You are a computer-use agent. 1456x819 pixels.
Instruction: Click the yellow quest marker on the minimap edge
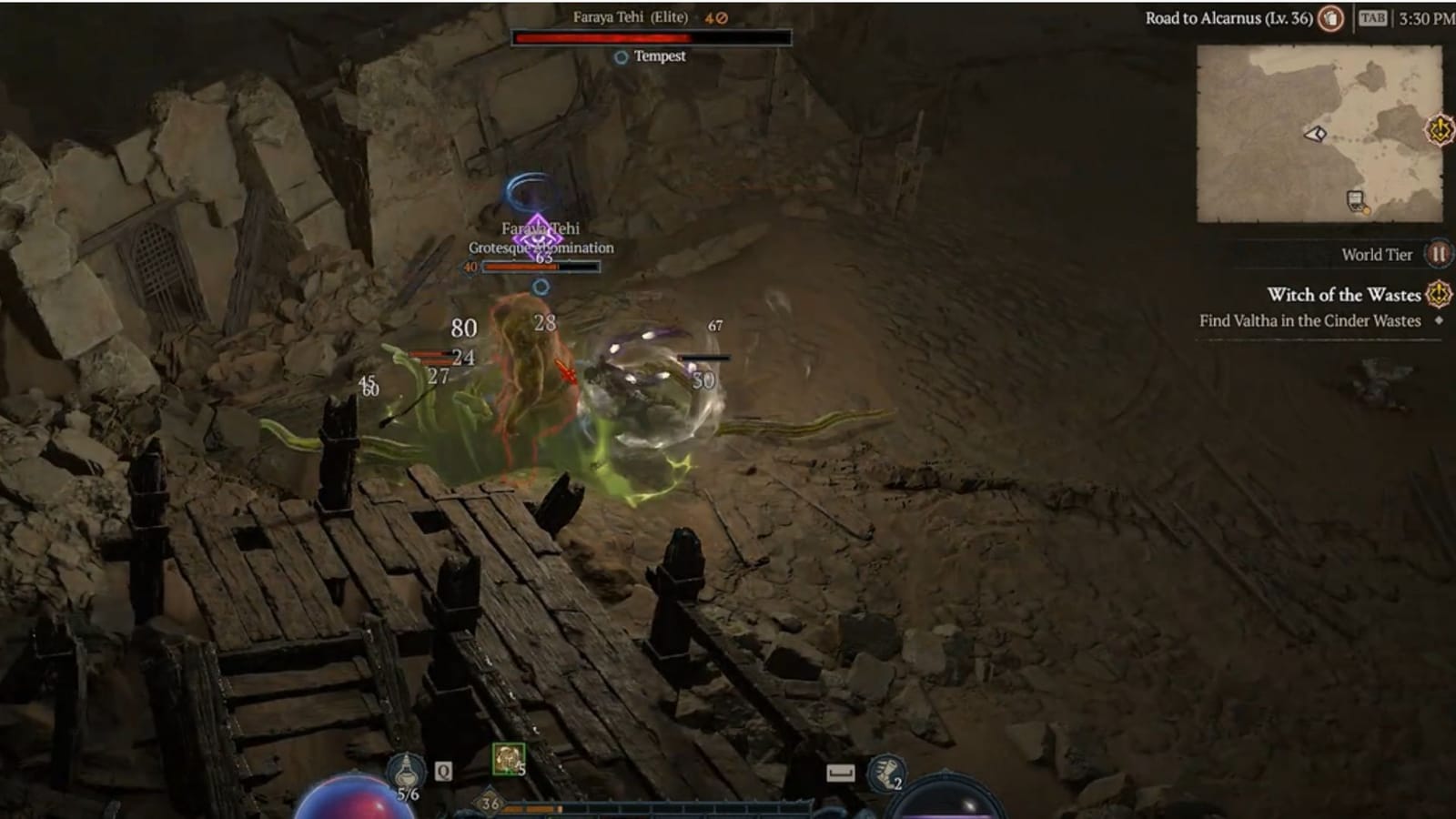(1438, 130)
